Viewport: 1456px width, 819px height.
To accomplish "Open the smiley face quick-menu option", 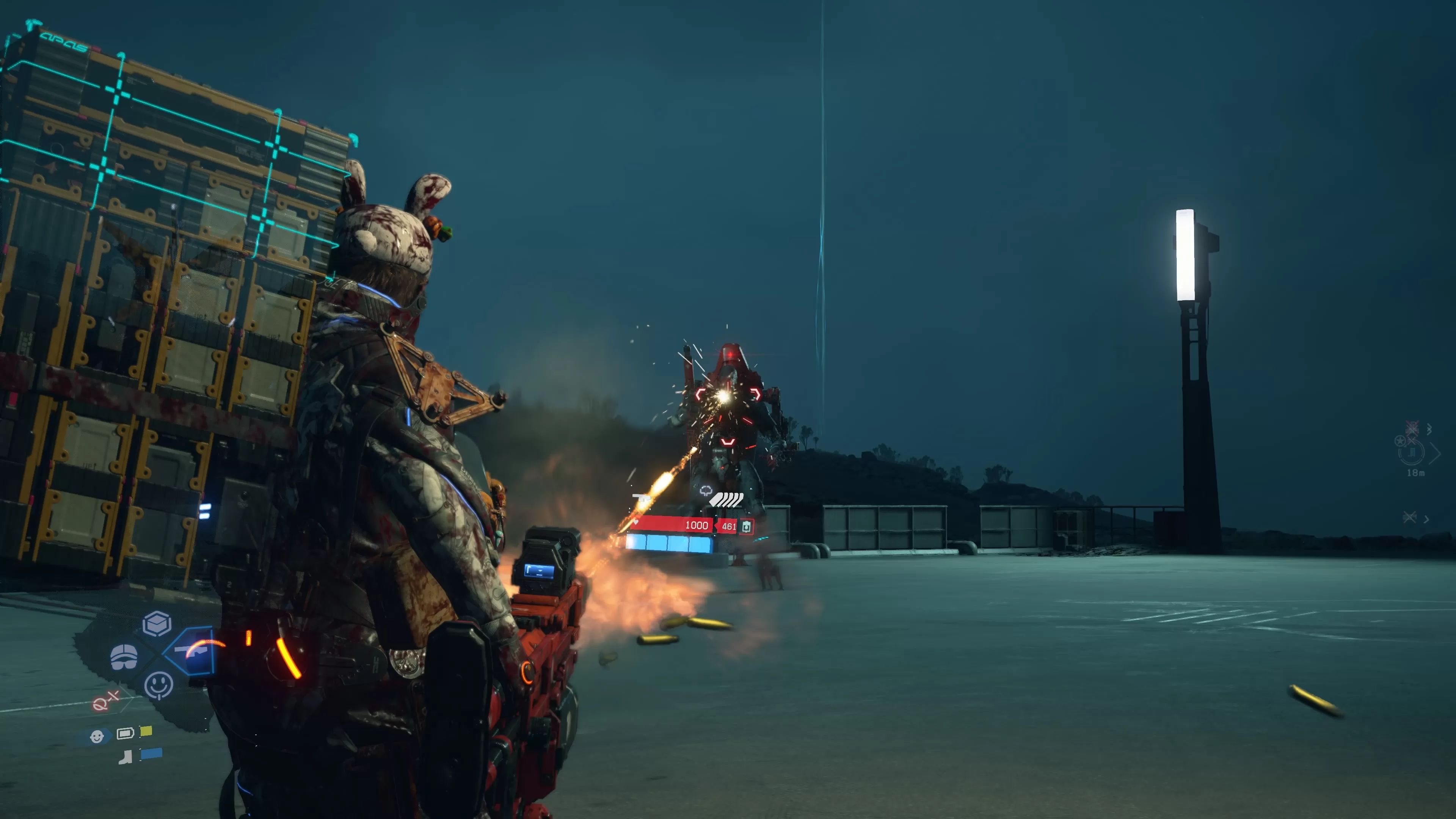I will tap(159, 686).
